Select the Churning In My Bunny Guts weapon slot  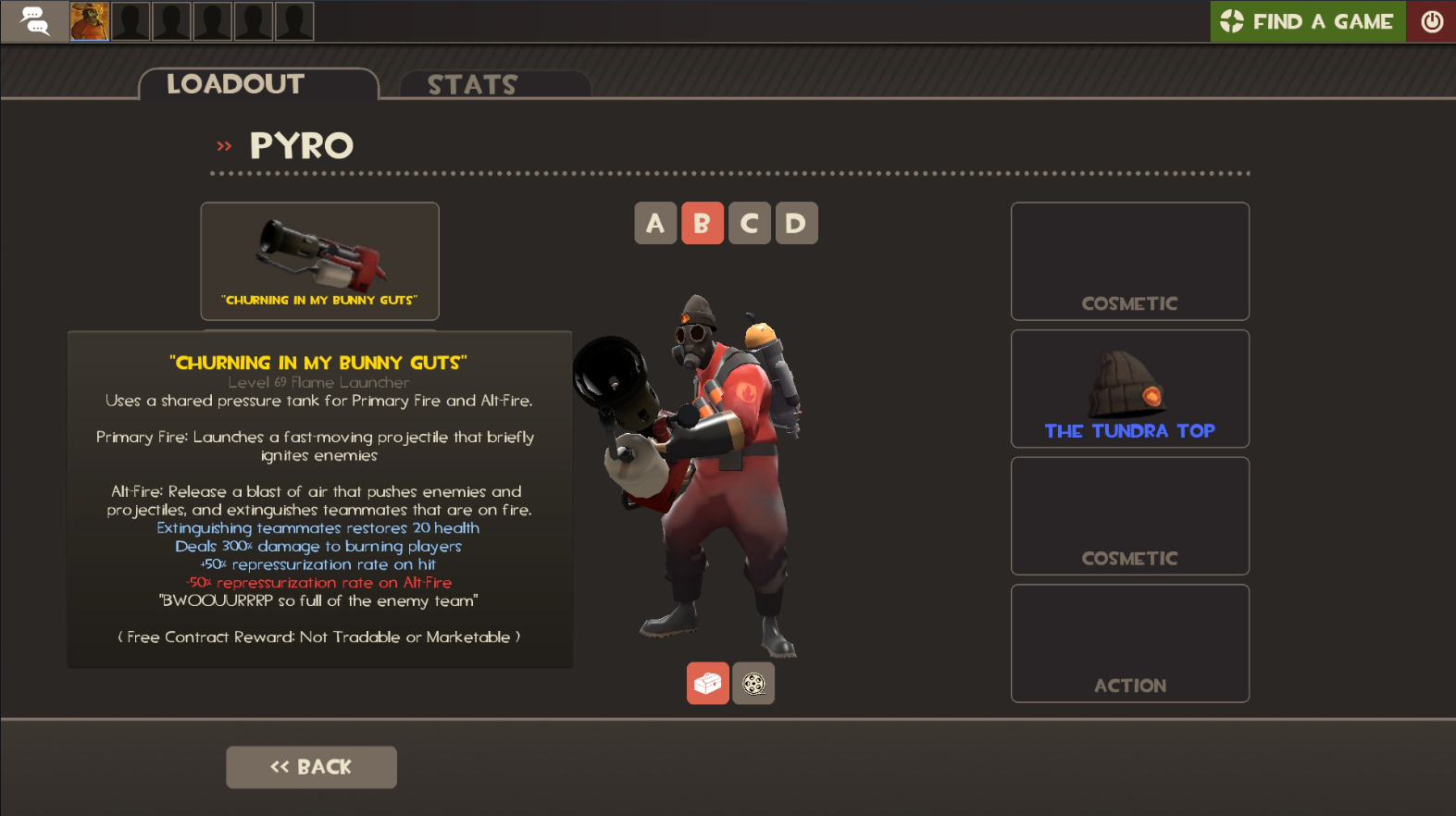coord(319,261)
